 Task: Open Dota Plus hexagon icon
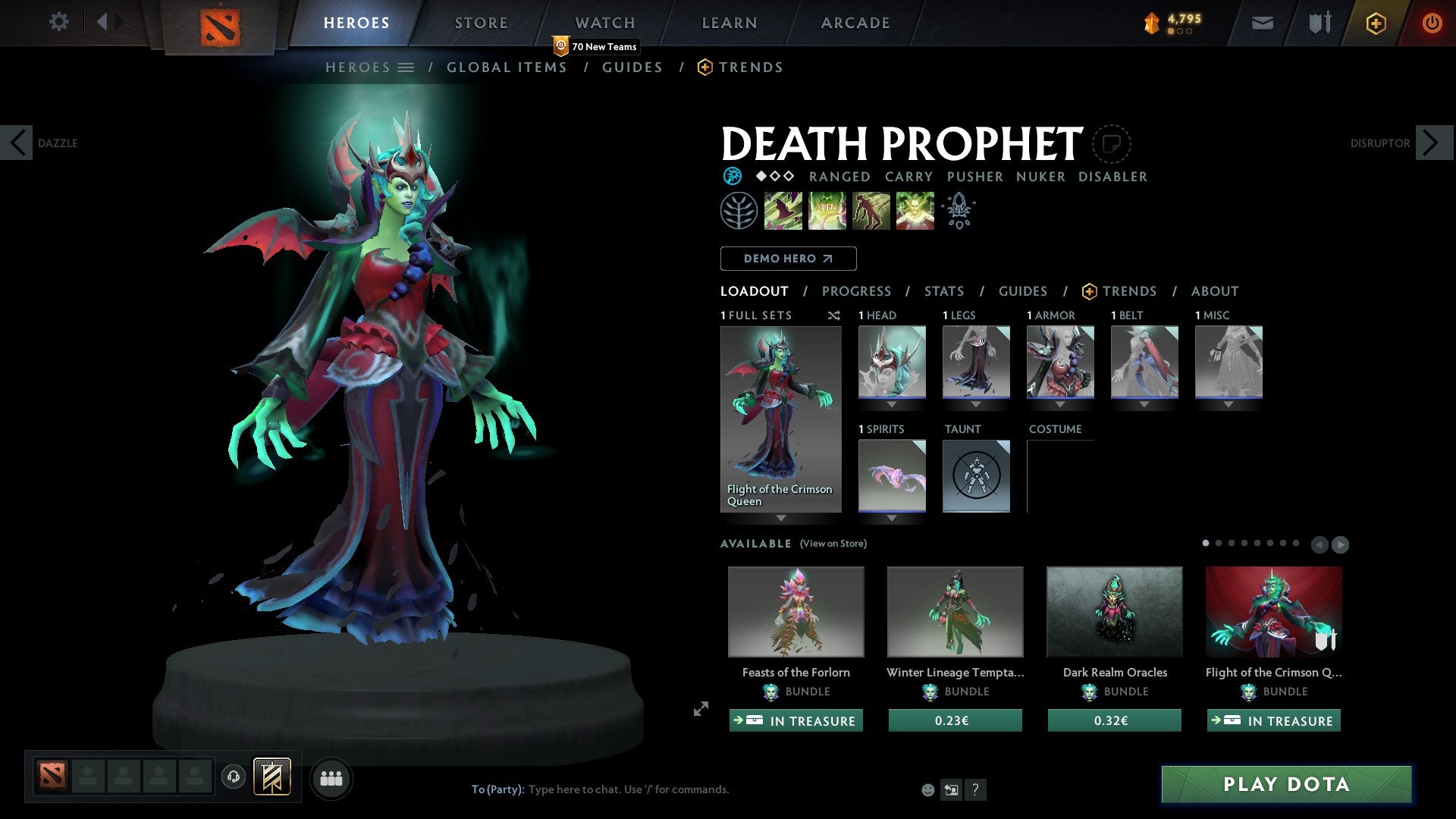1375,23
